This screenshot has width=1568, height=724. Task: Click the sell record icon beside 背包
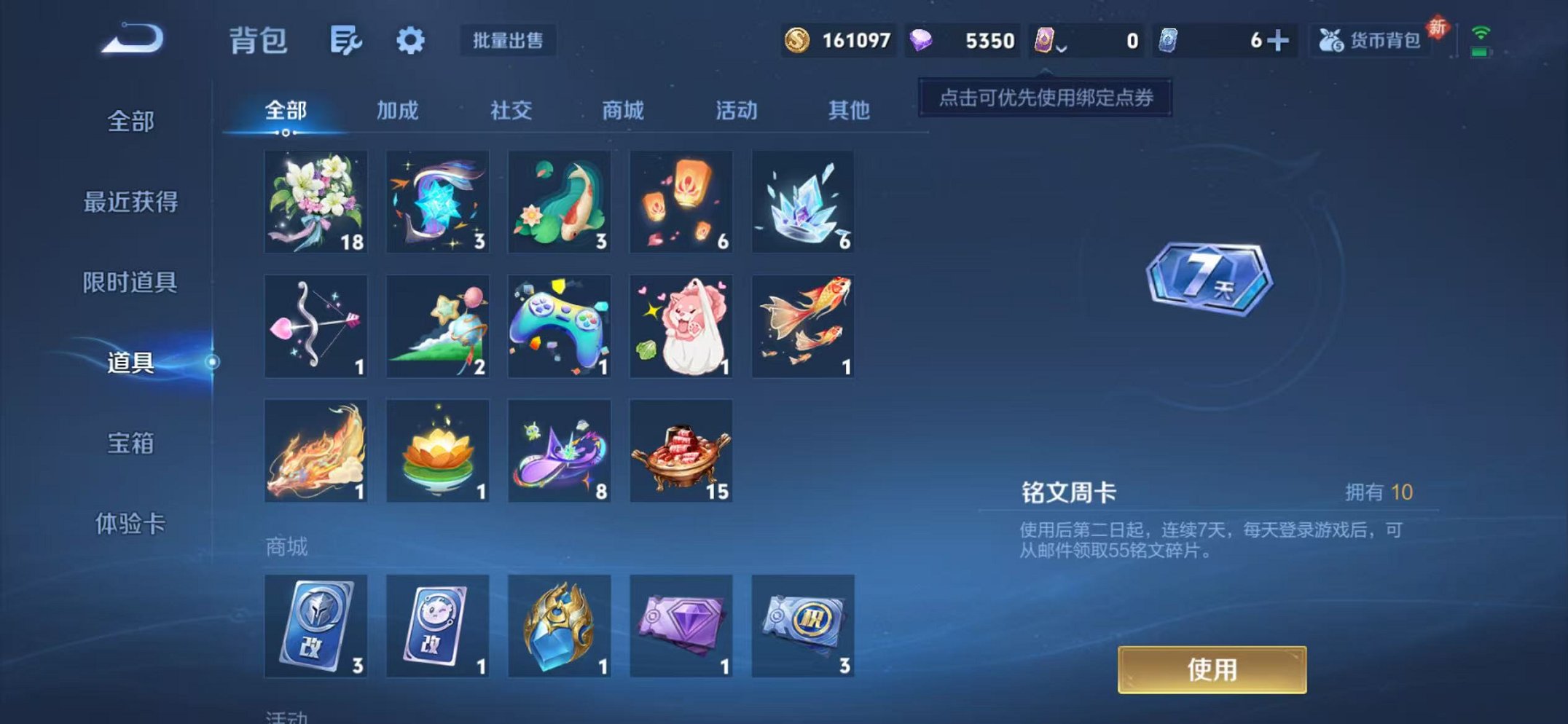coord(345,42)
